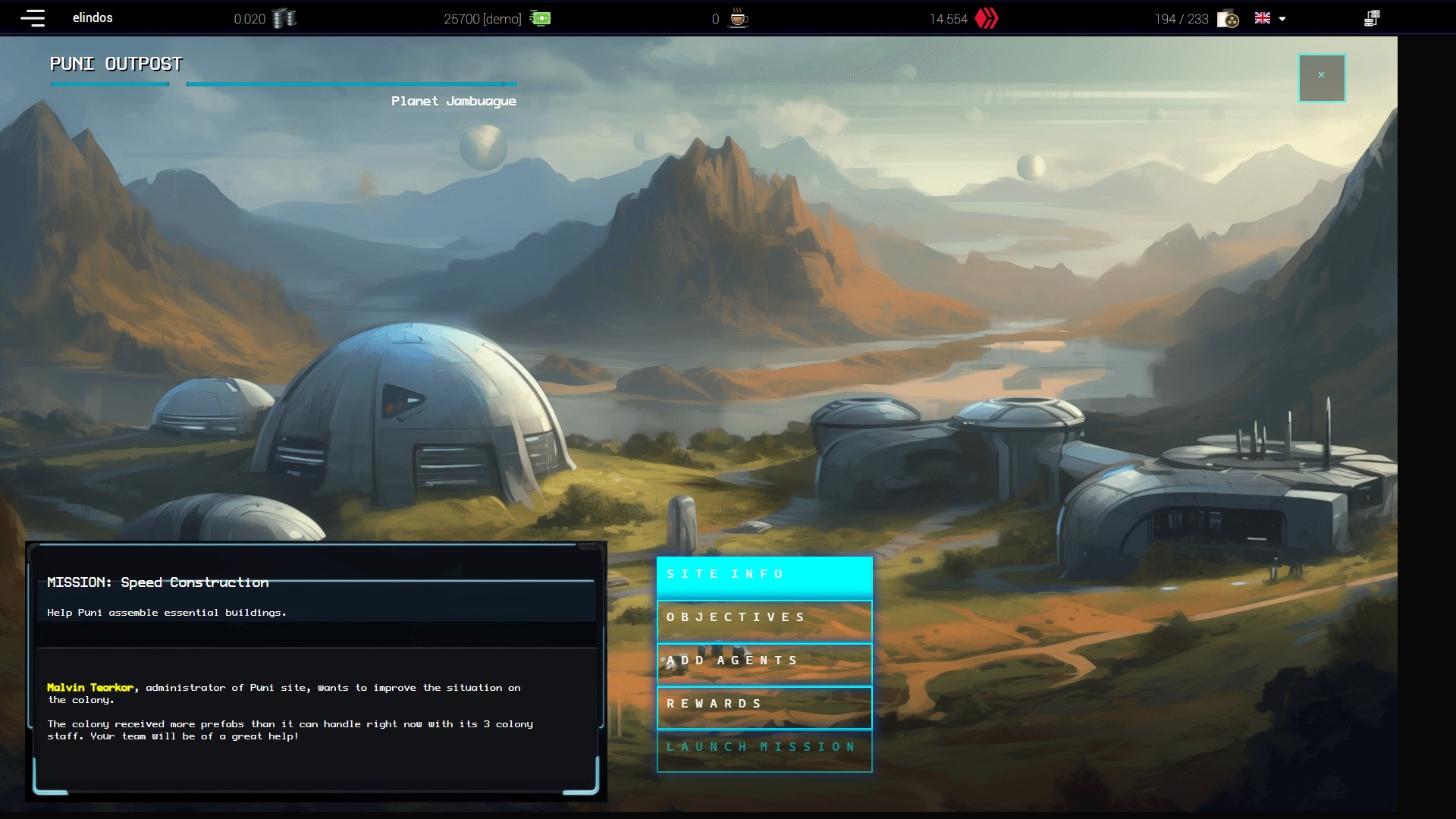
Task: Click the green cash currency icon
Action: [541, 18]
